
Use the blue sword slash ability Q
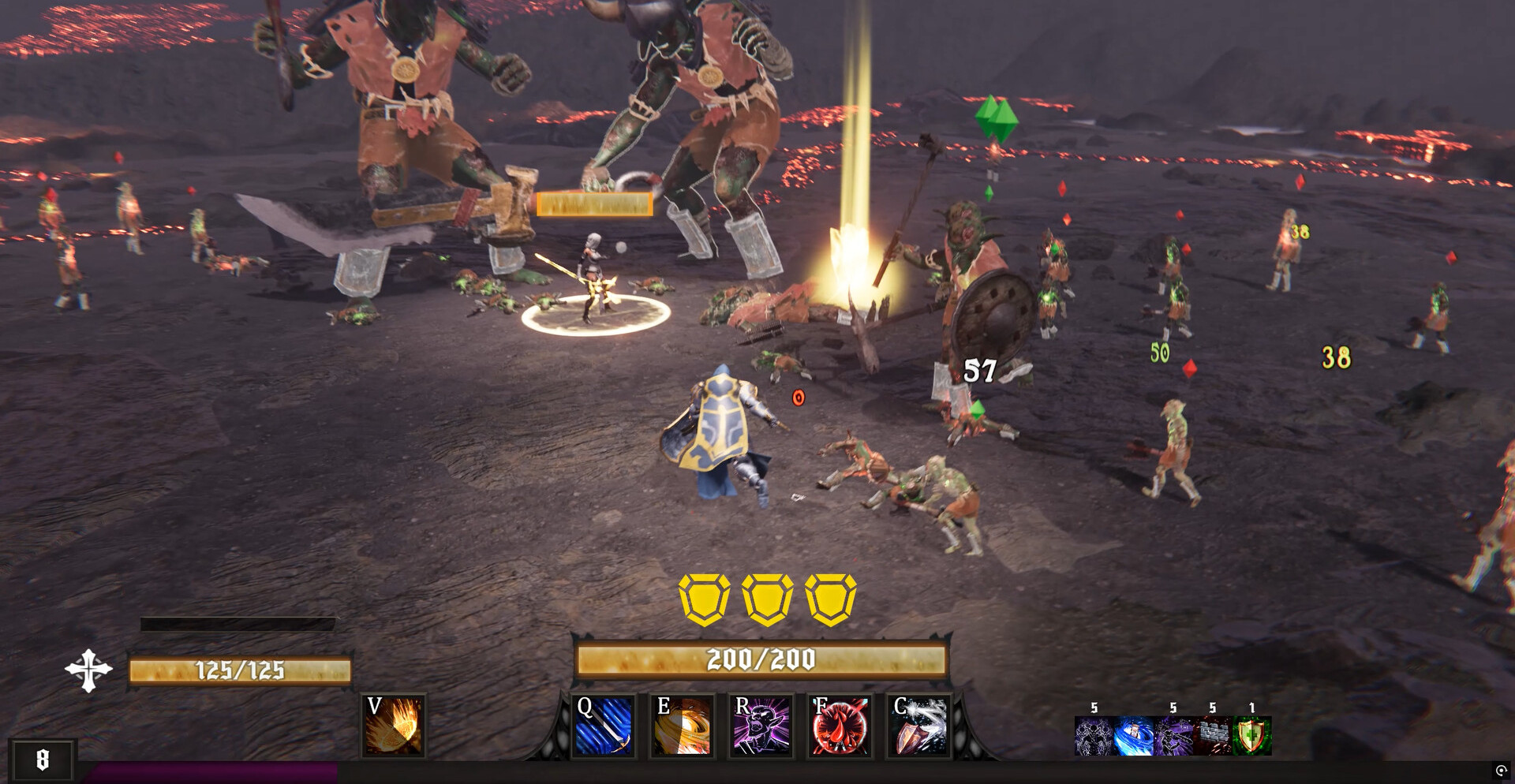point(604,726)
